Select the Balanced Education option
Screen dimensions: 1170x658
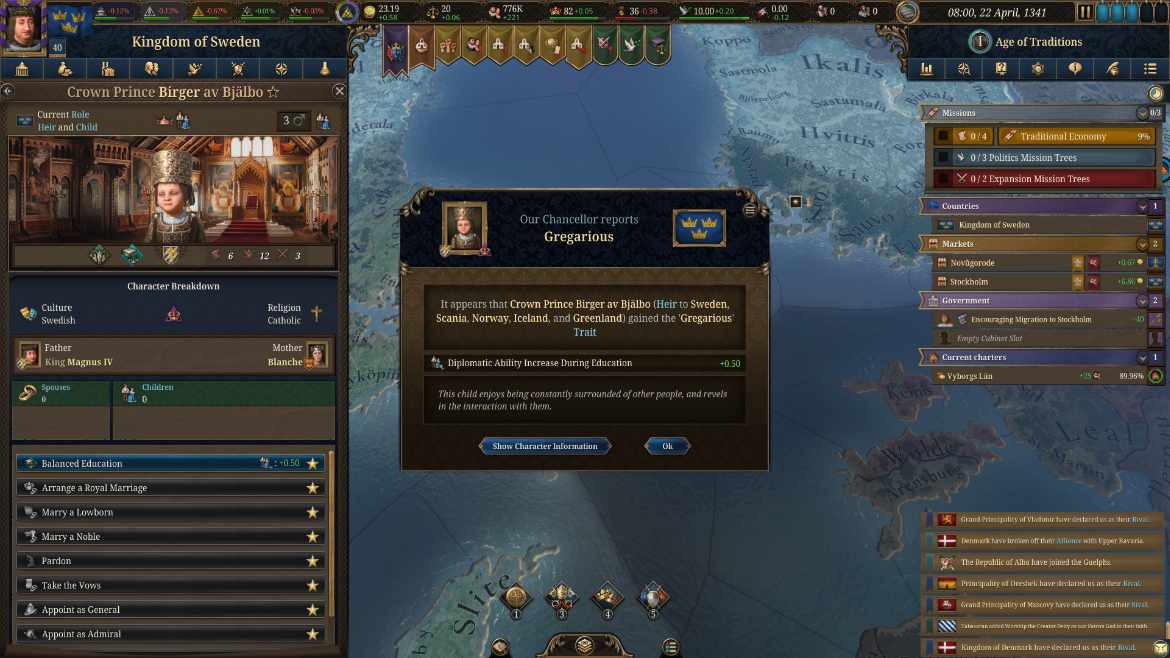(140, 464)
